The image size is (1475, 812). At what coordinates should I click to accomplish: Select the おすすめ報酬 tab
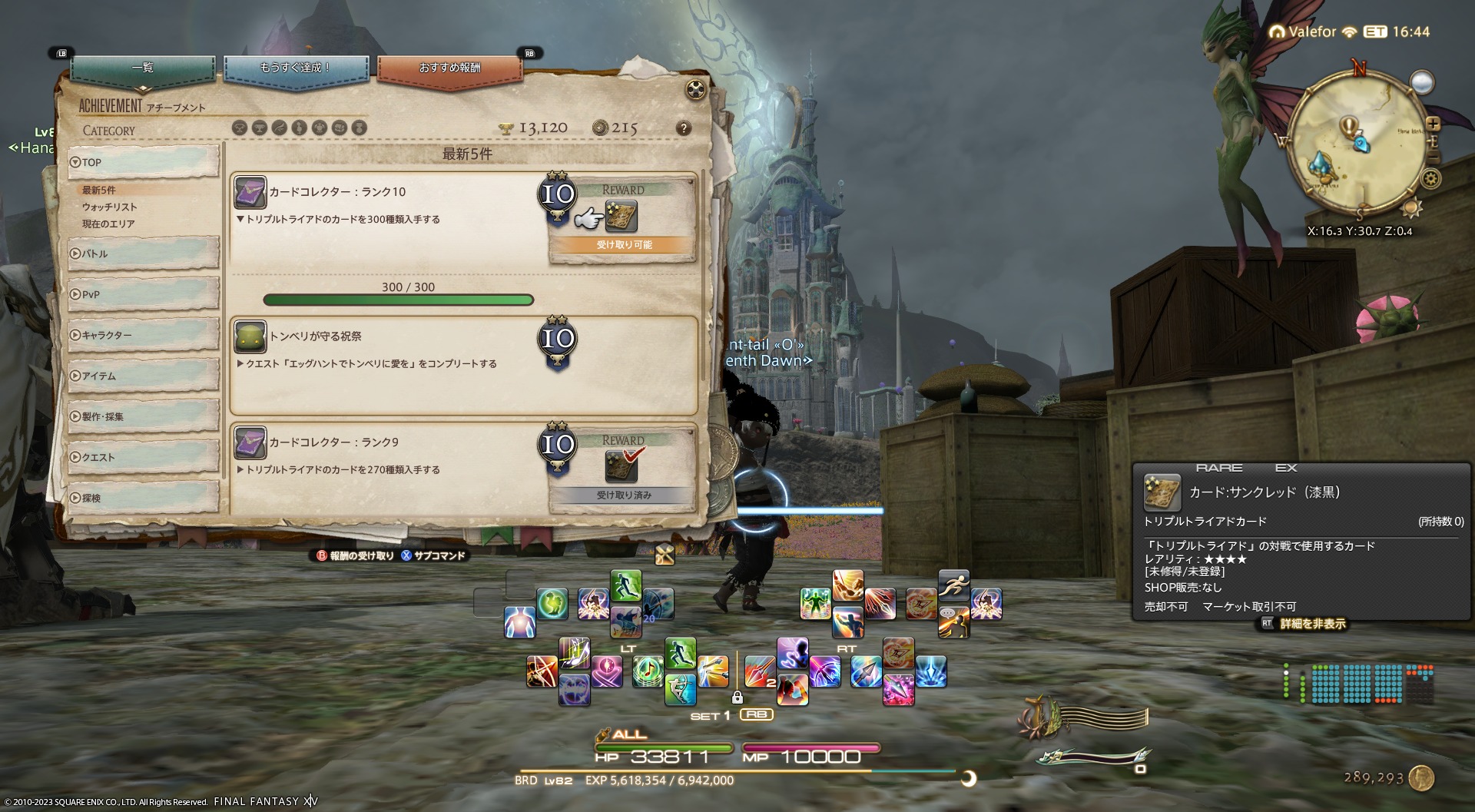click(449, 69)
